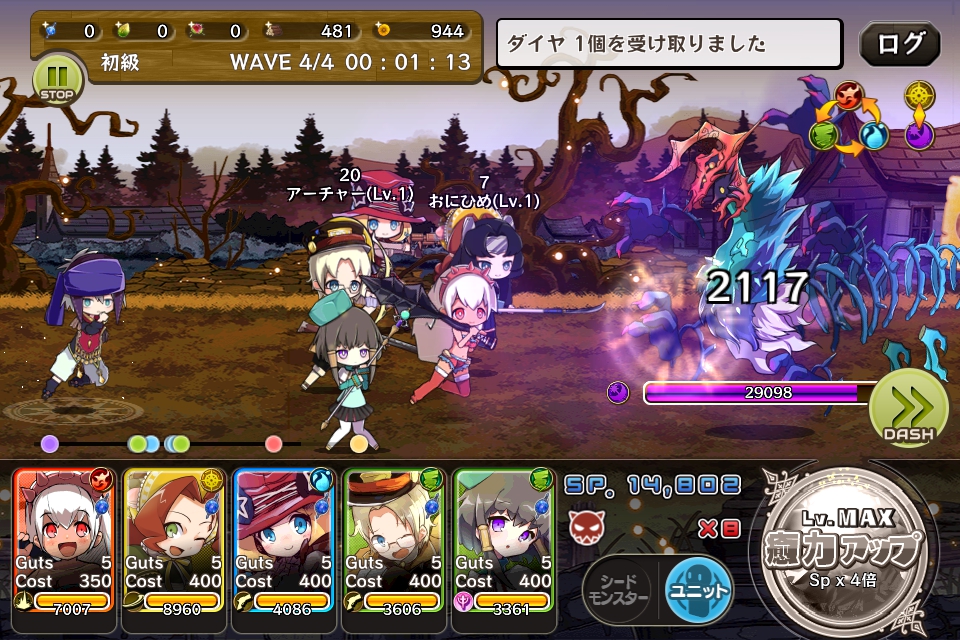Choose the blonde glasses top-hat unit card
Screen dimensions: 960x640
[x=393, y=539]
